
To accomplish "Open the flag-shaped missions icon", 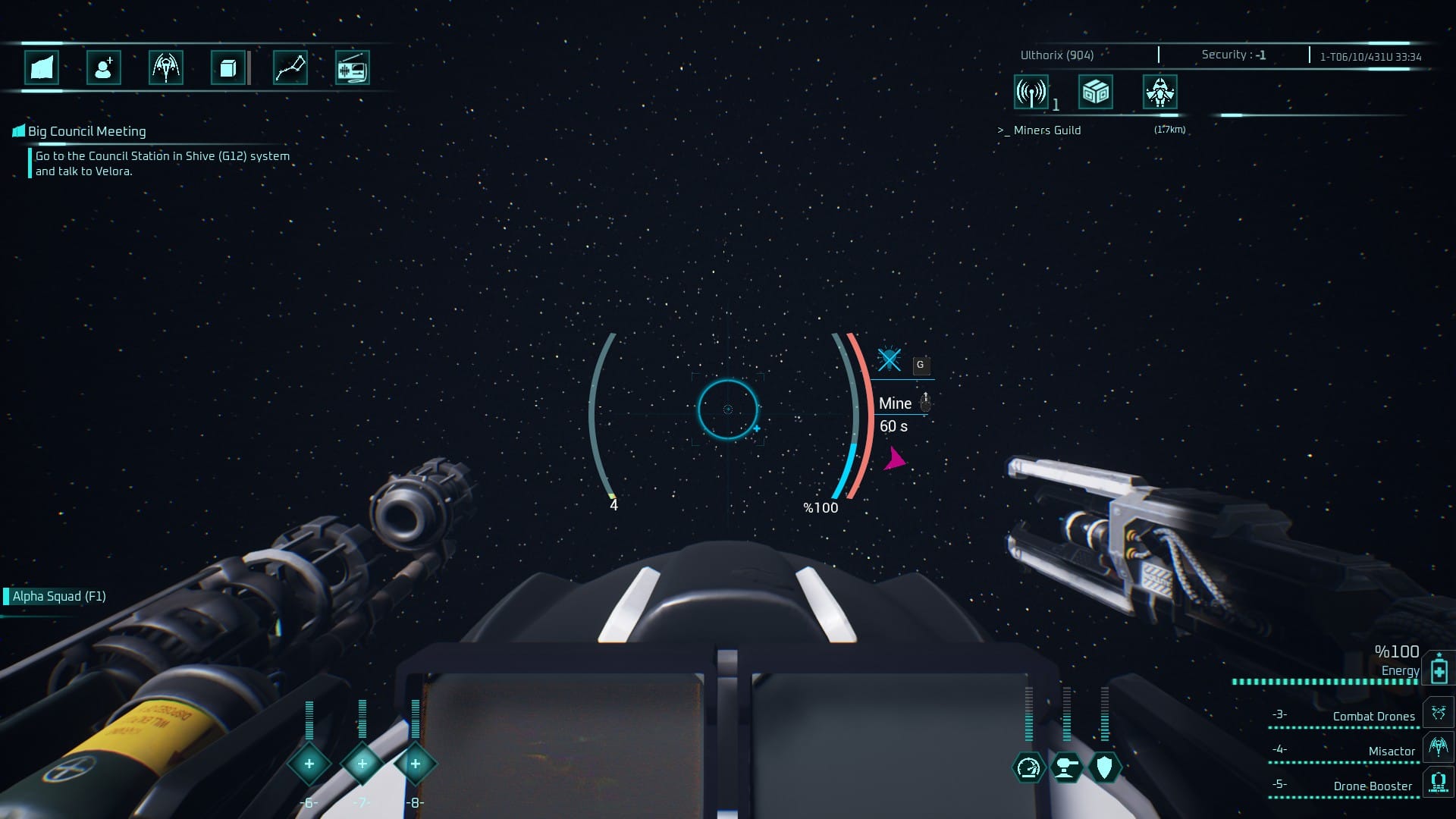I will [x=42, y=68].
